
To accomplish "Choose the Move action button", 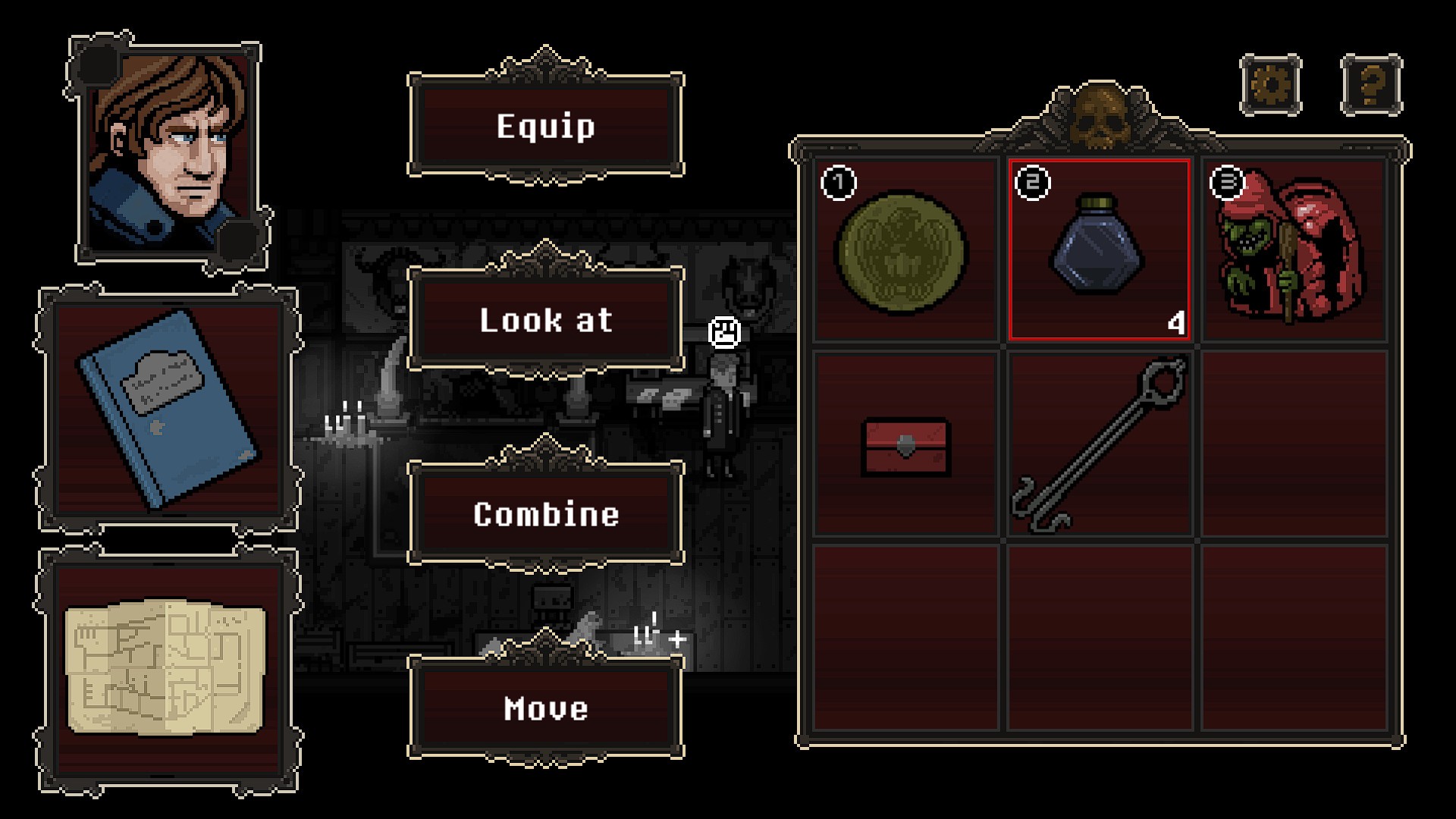I will pos(546,708).
